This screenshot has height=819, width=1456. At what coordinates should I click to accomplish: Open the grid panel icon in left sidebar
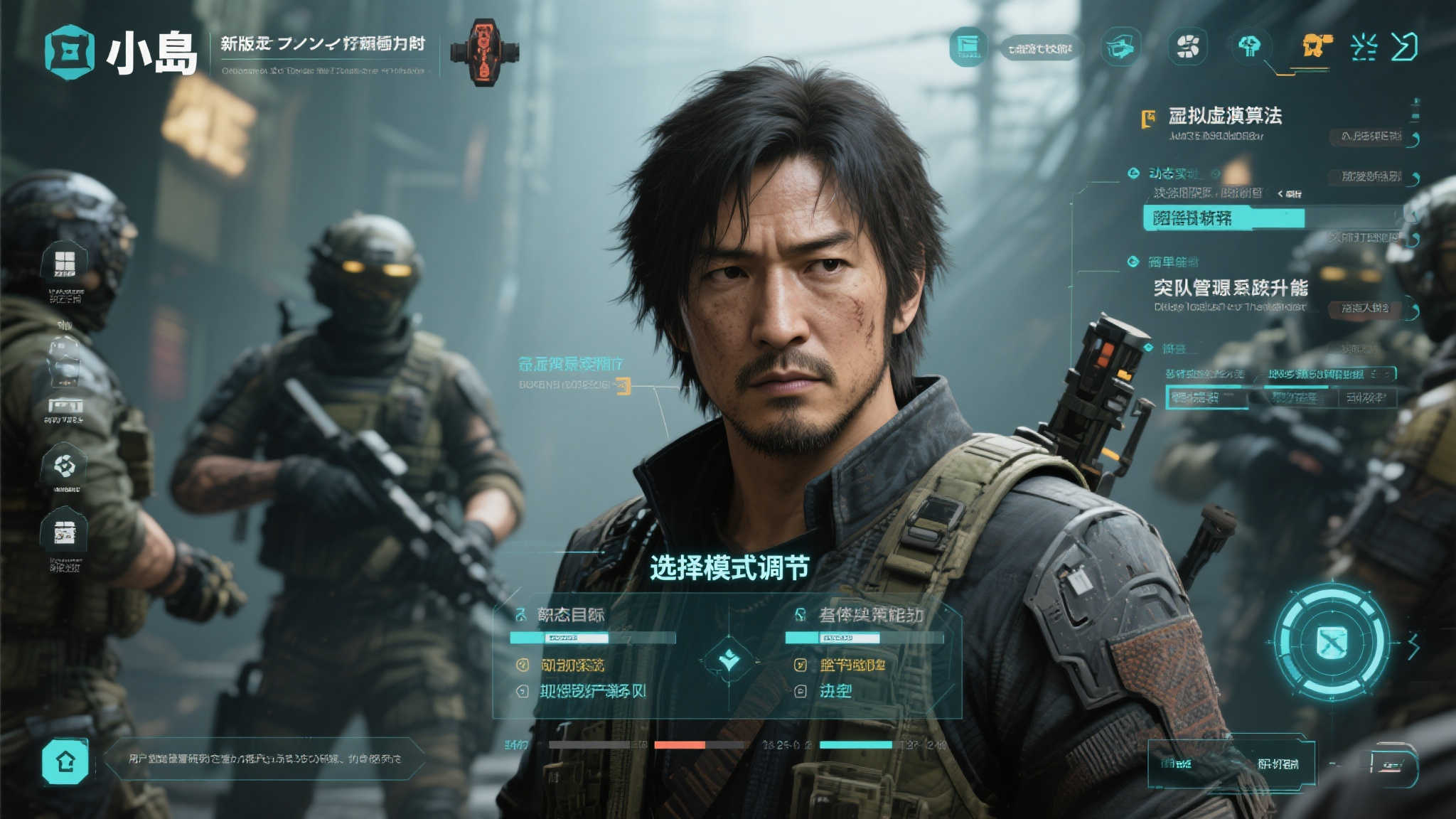[x=65, y=263]
